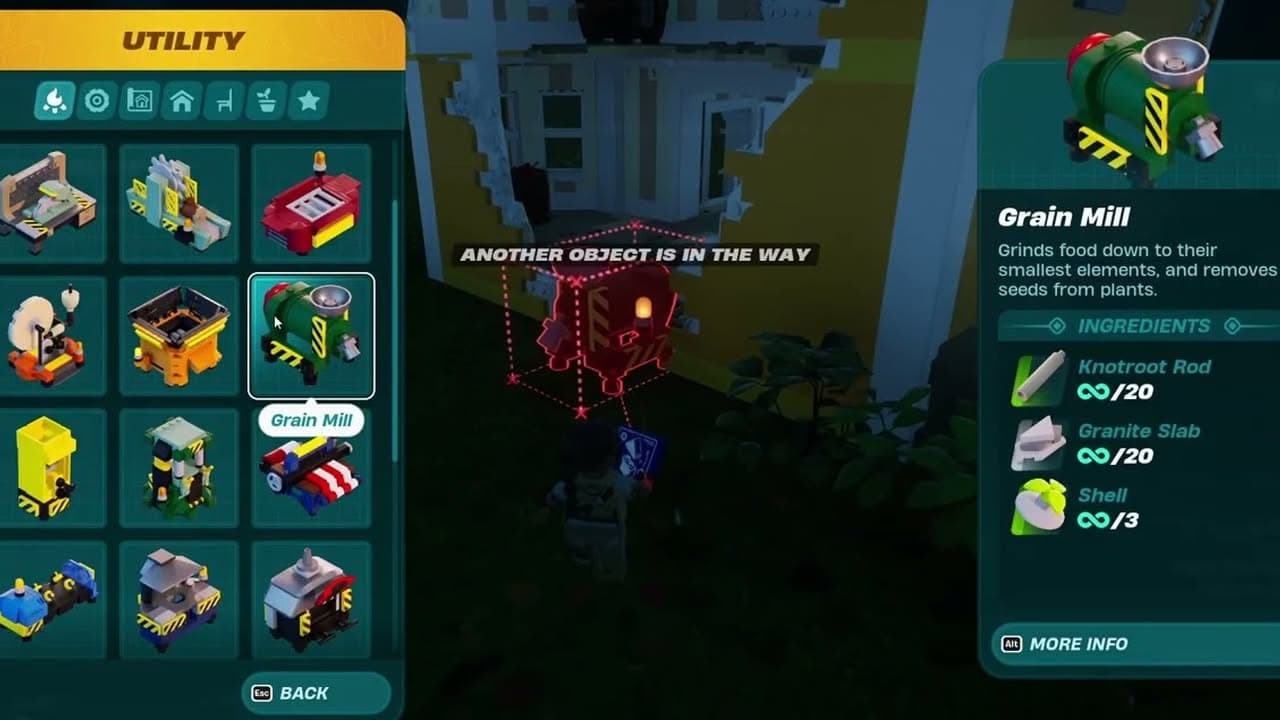Open the blueprint village category icon
The width and height of the screenshot is (1280, 720).
click(139, 101)
